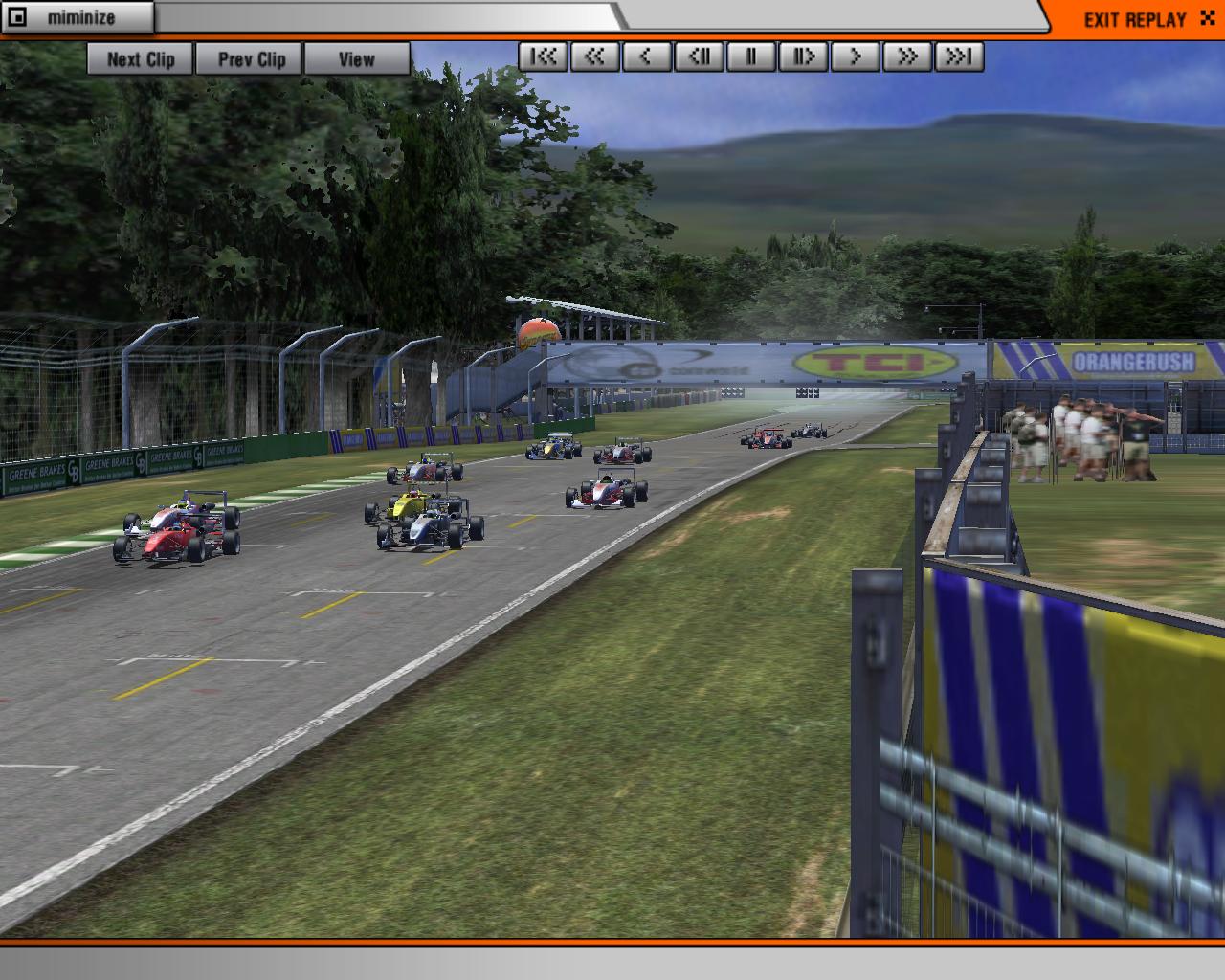Play the replay in reverse
This screenshot has height=980, width=1225.
click(647, 57)
